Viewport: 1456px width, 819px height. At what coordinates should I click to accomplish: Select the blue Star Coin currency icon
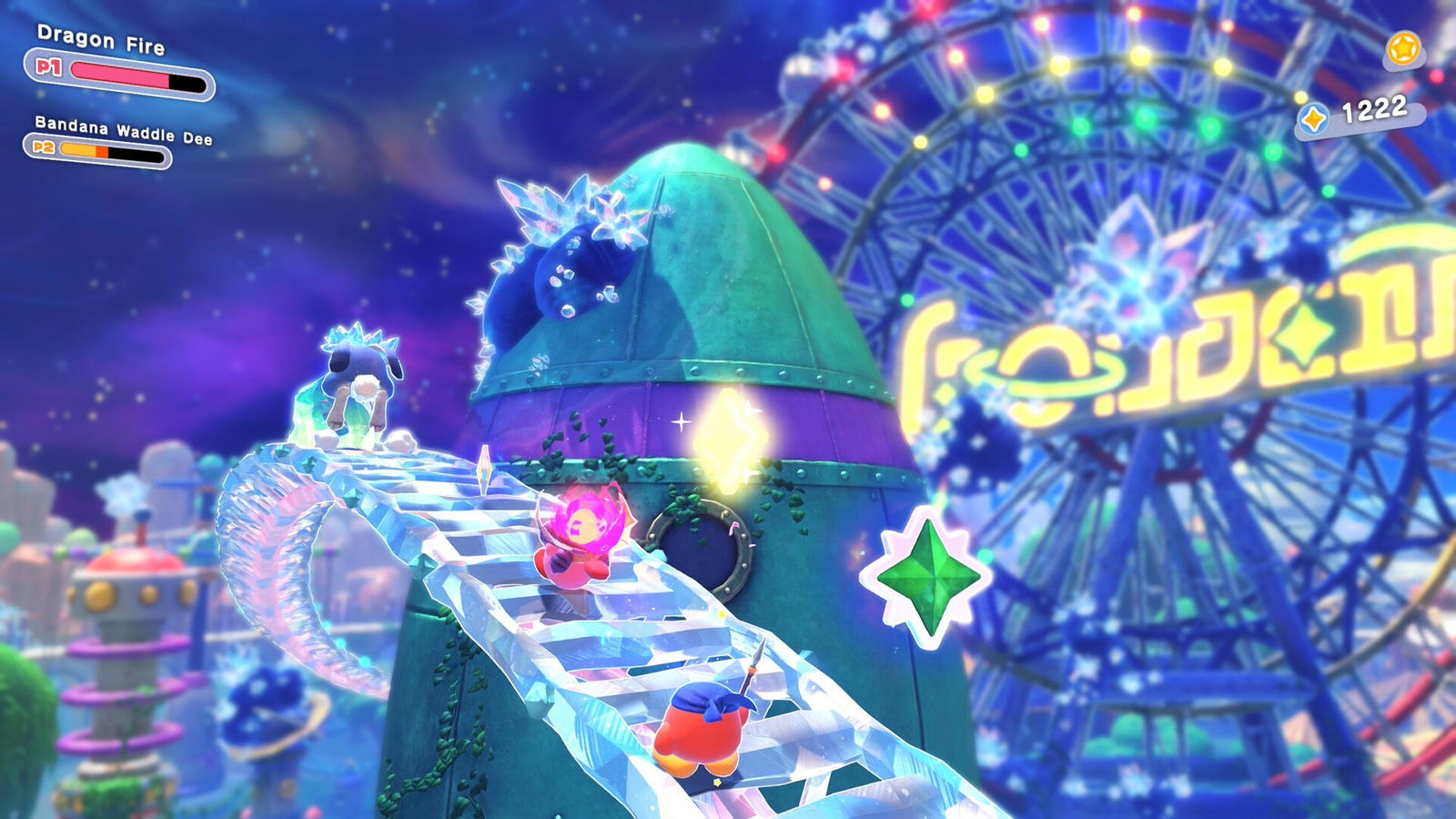[1312, 118]
